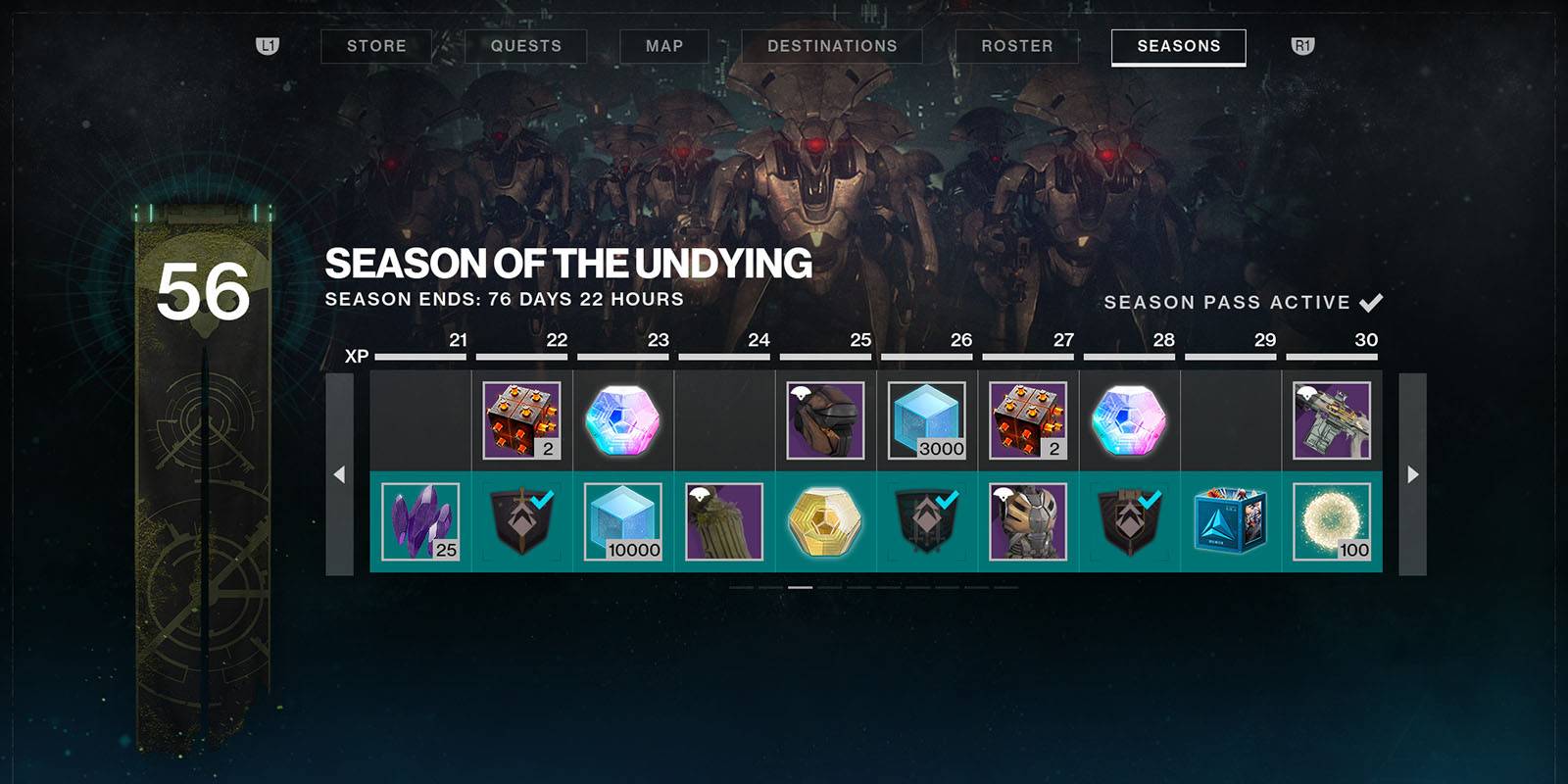
Task: Select the Bright Dust reward showing 100
Action: pos(1331,522)
